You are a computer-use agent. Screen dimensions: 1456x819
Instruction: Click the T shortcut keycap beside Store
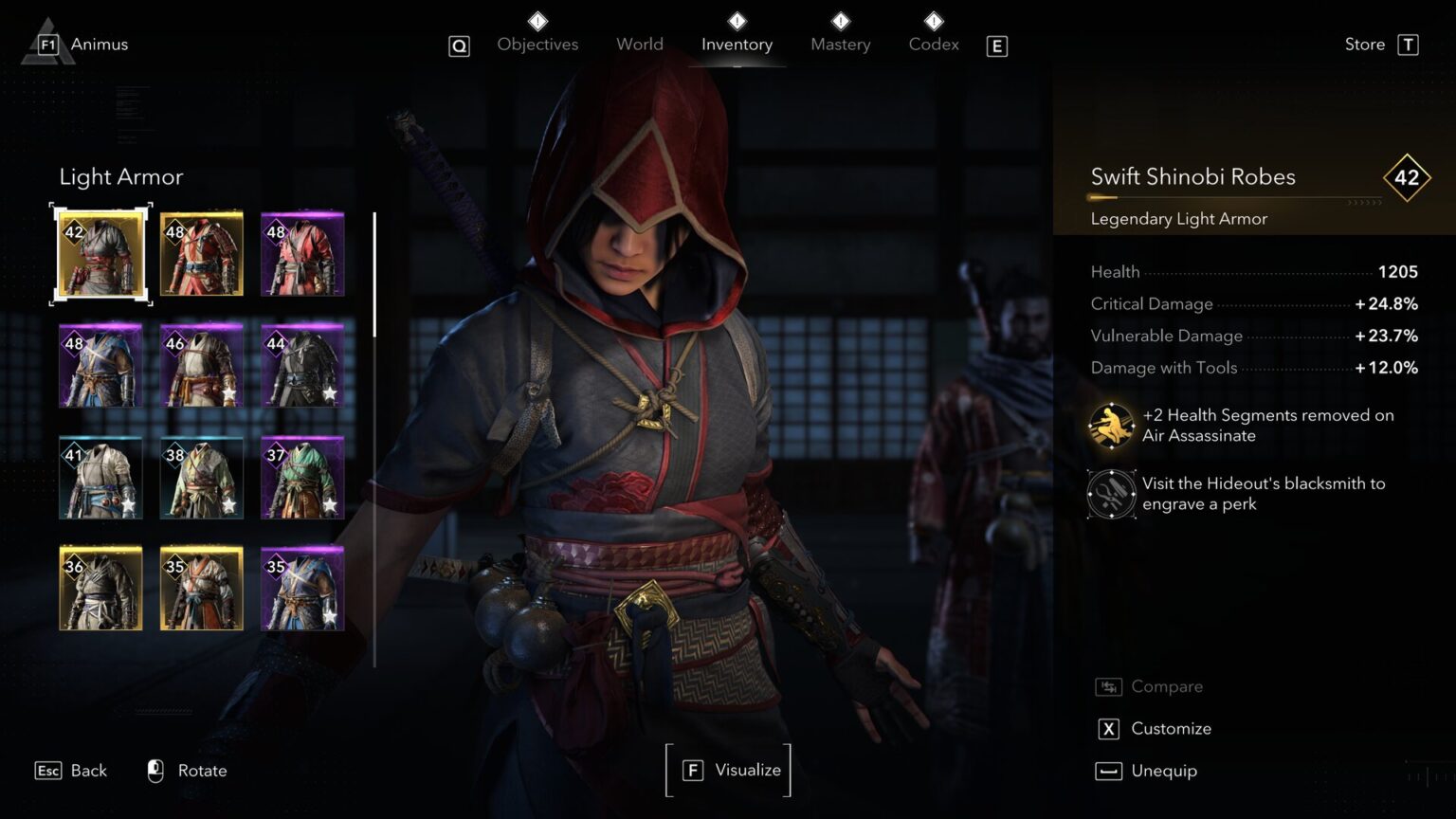coord(1410,44)
